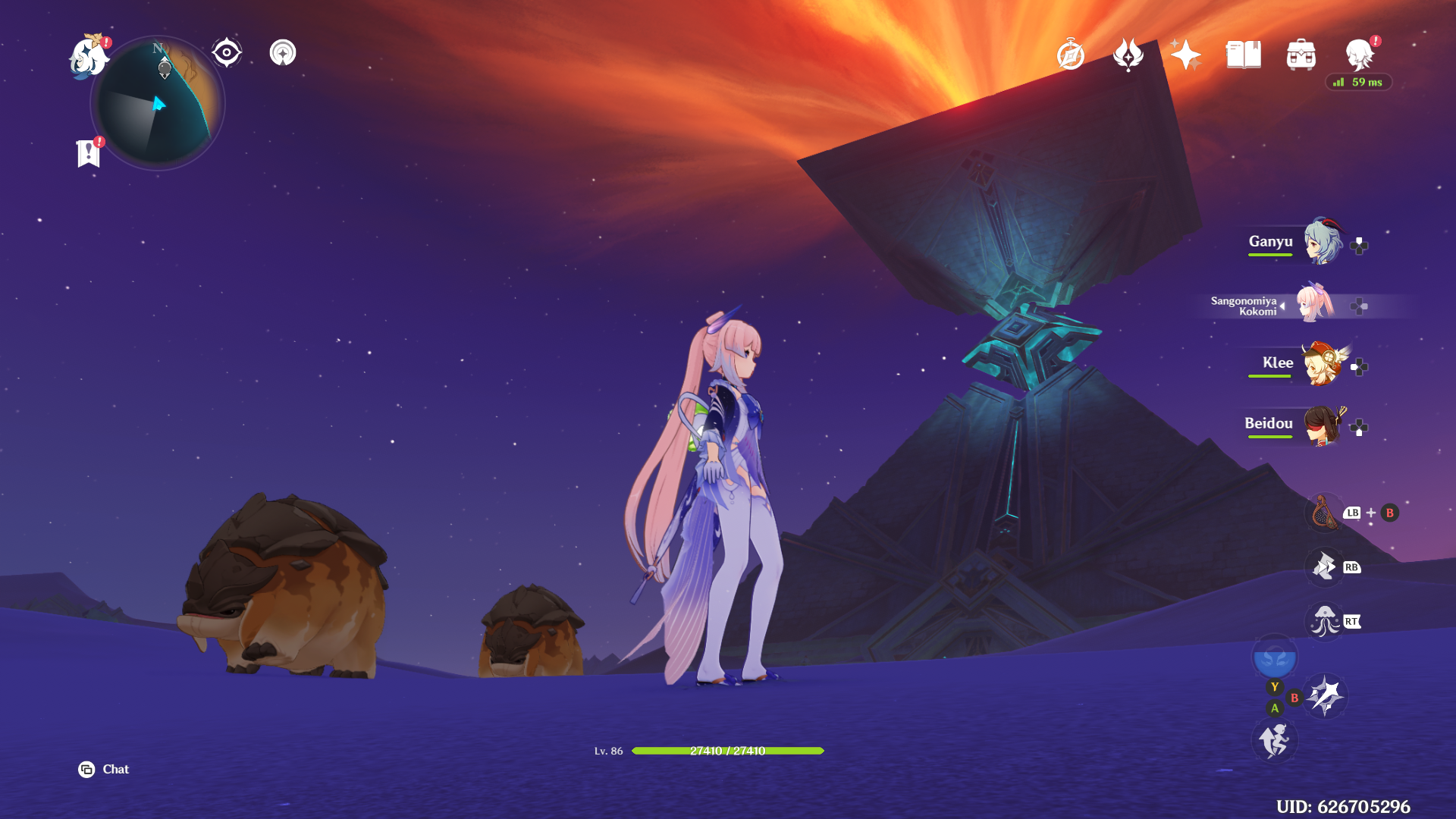Open the backpack inventory
1456x819 pixels.
click(1301, 55)
